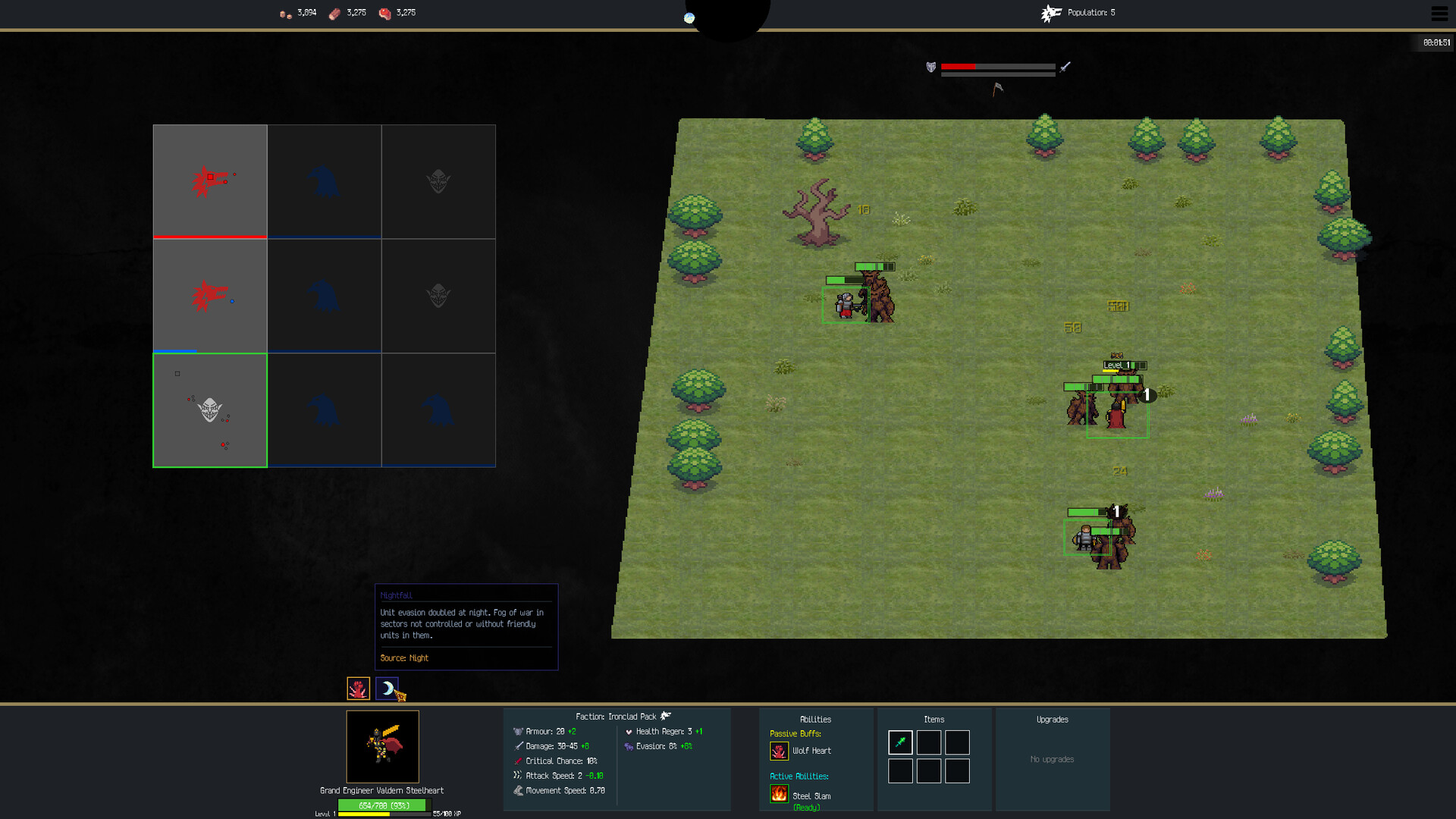Click the meat resource icon in top bar
This screenshot has width=1456, height=819.
[385, 13]
